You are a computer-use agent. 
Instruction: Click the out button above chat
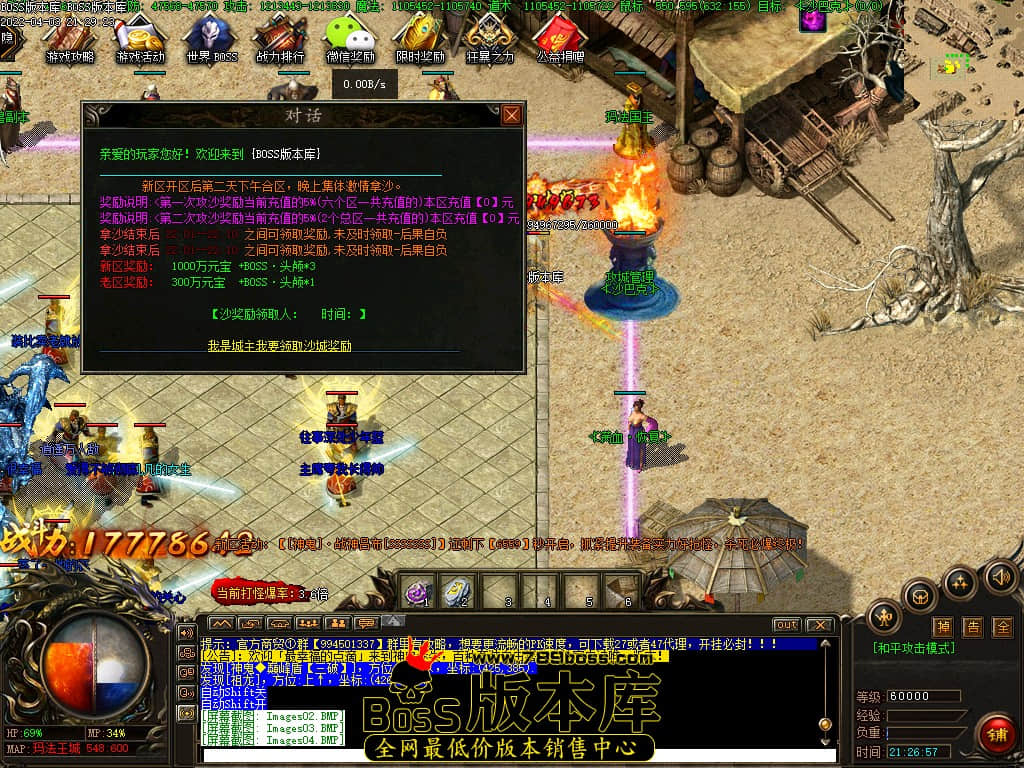(787, 625)
